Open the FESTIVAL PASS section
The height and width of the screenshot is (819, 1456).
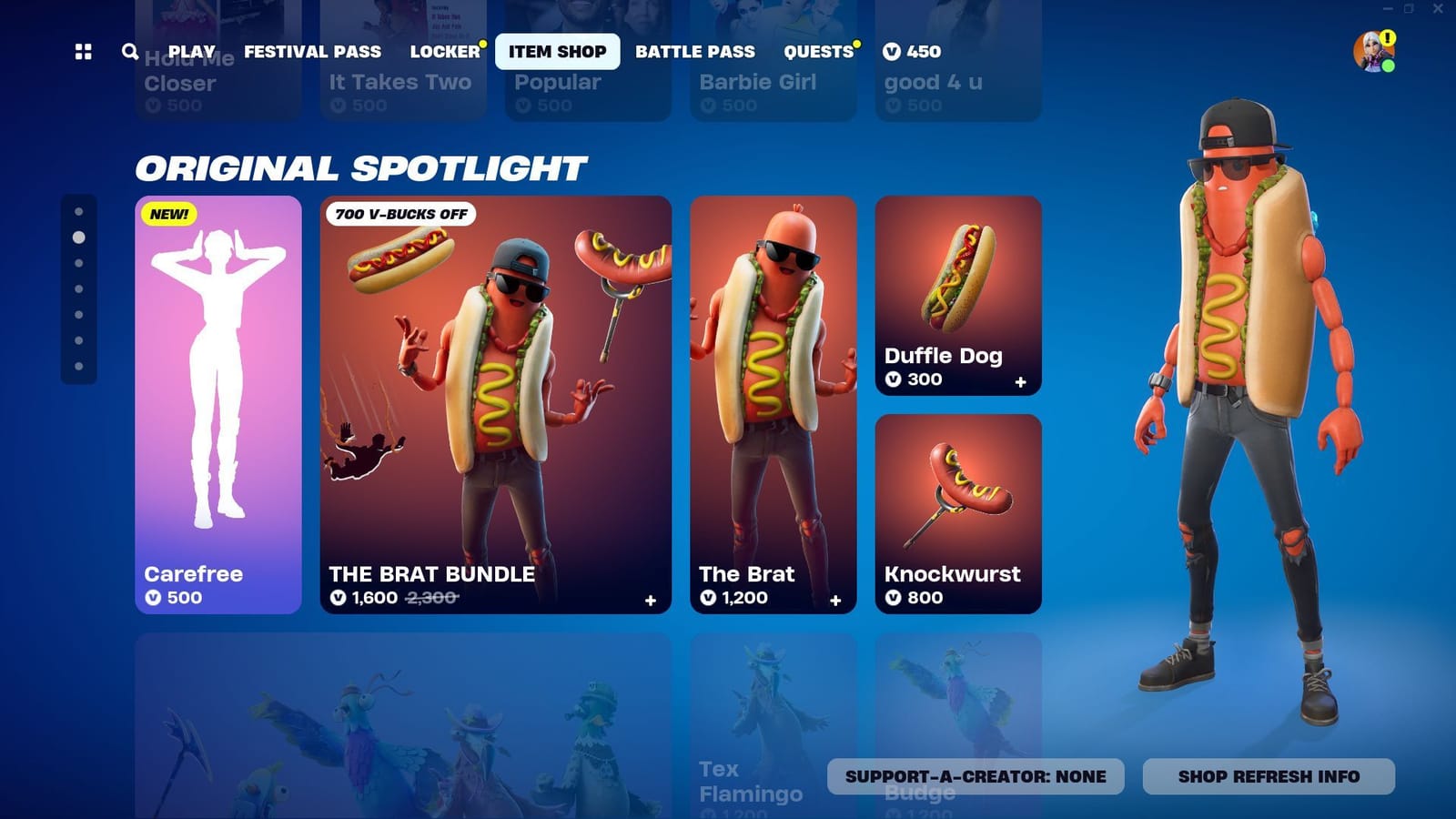pyautogui.click(x=313, y=52)
